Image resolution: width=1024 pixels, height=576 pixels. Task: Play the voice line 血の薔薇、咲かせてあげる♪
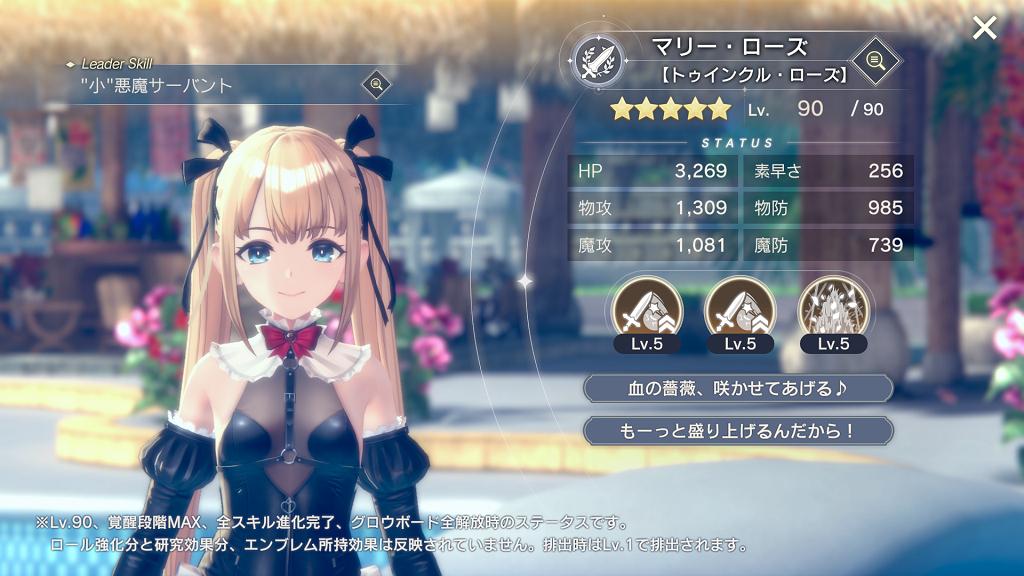coord(738,388)
